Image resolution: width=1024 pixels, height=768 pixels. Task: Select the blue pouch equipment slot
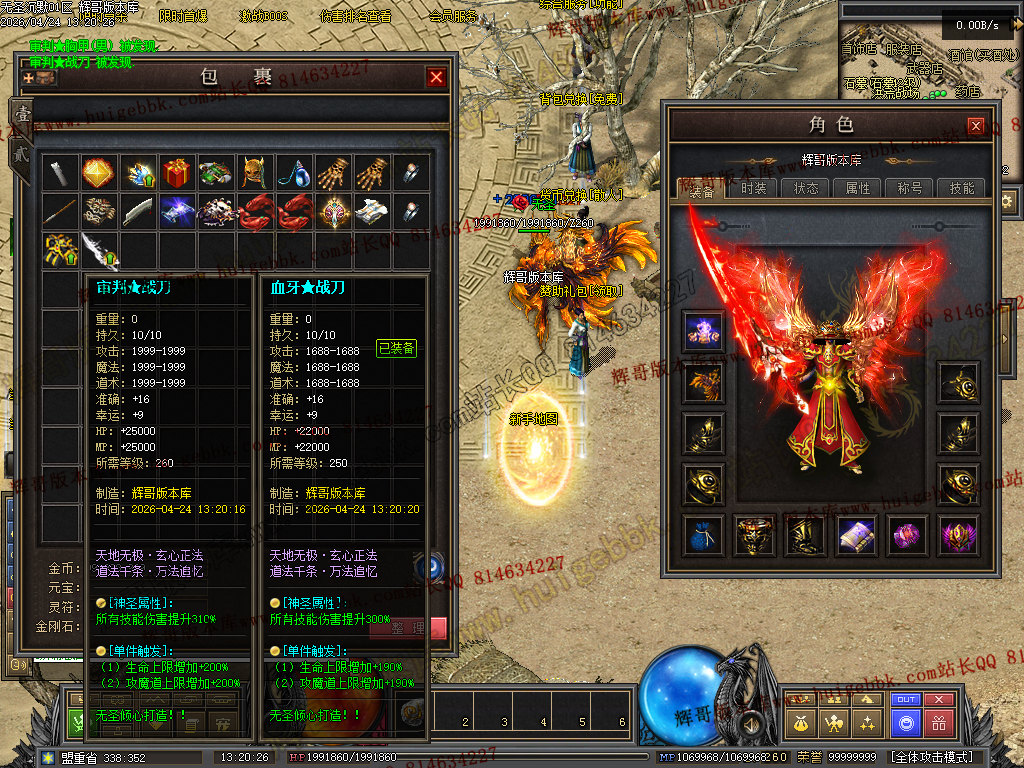(x=702, y=536)
